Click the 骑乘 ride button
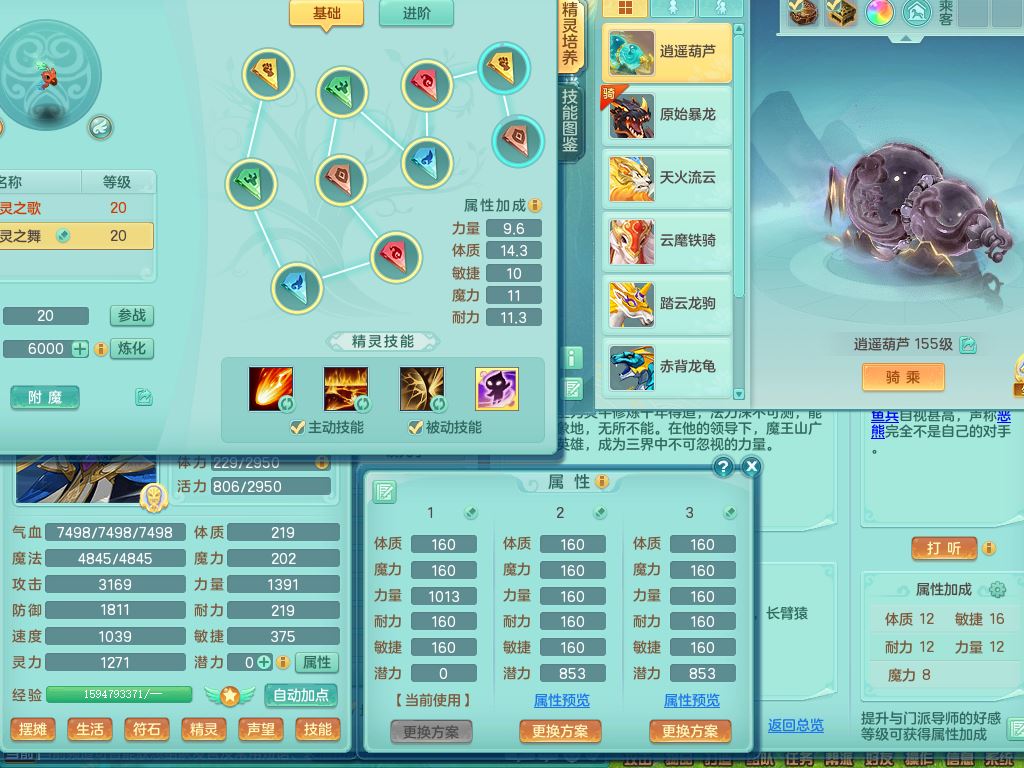The width and height of the screenshot is (1024, 768). [x=903, y=377]
